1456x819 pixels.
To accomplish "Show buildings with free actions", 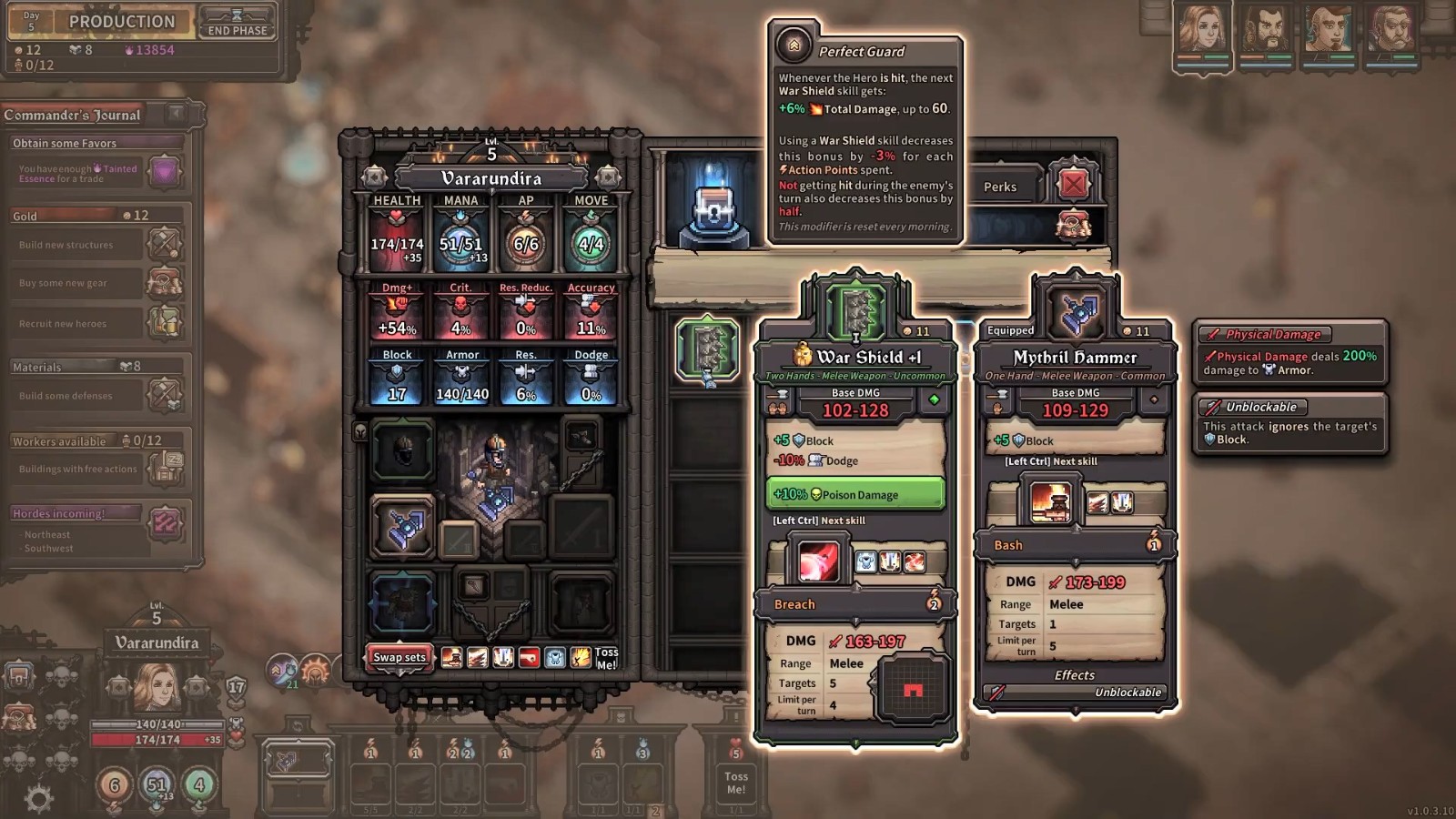I will point(165,469).
